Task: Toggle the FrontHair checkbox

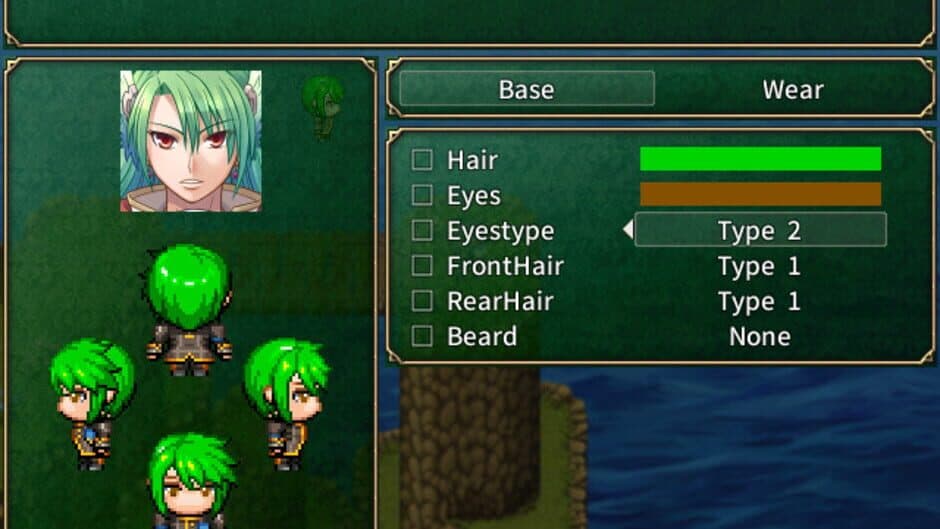Action: pos(422,266)
